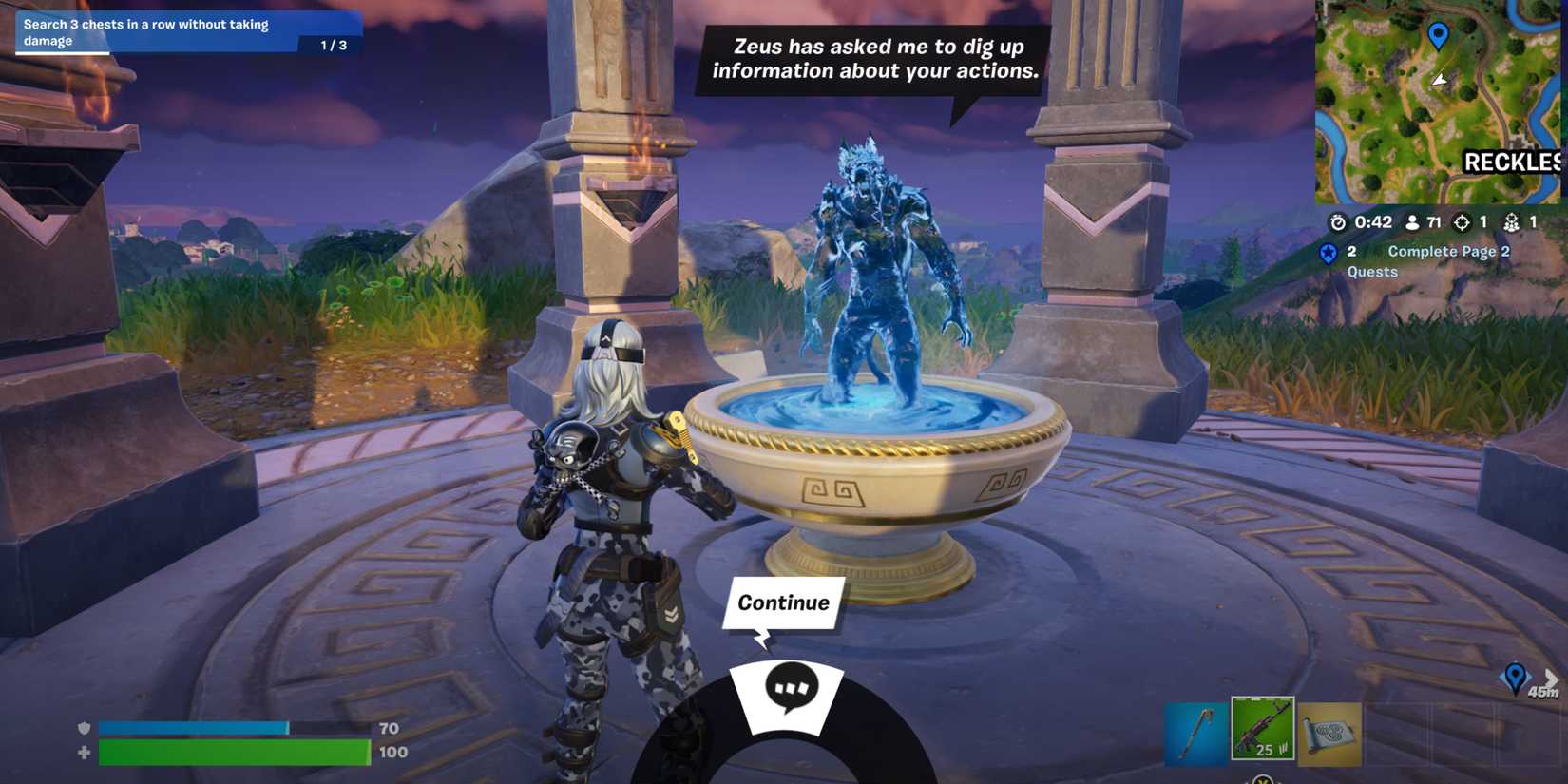Select the blue quest marker pin icon
Screen dimensions: 1568x784
click(x=1328, y=253)
